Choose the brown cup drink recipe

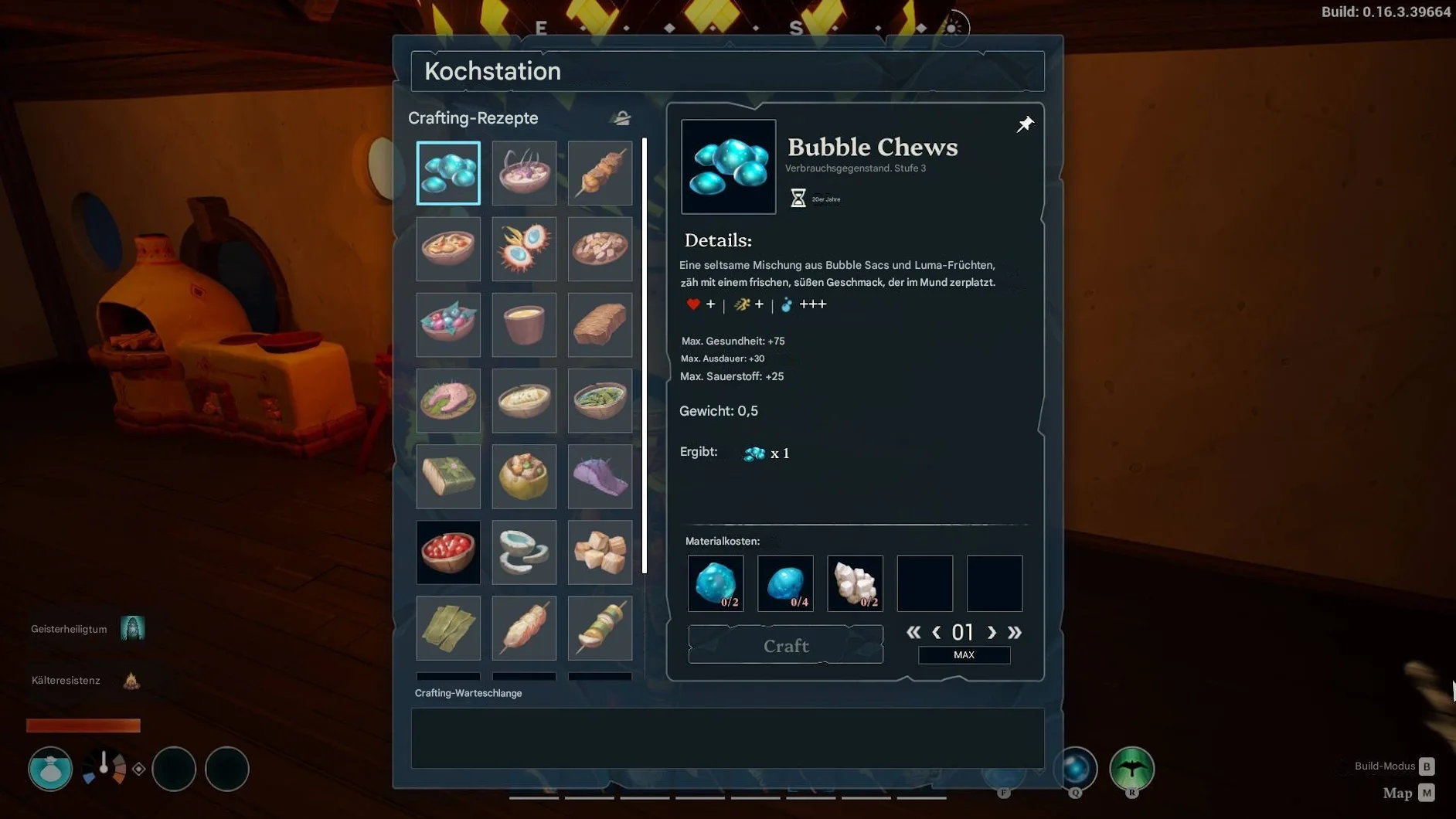[x=524, y=325]
